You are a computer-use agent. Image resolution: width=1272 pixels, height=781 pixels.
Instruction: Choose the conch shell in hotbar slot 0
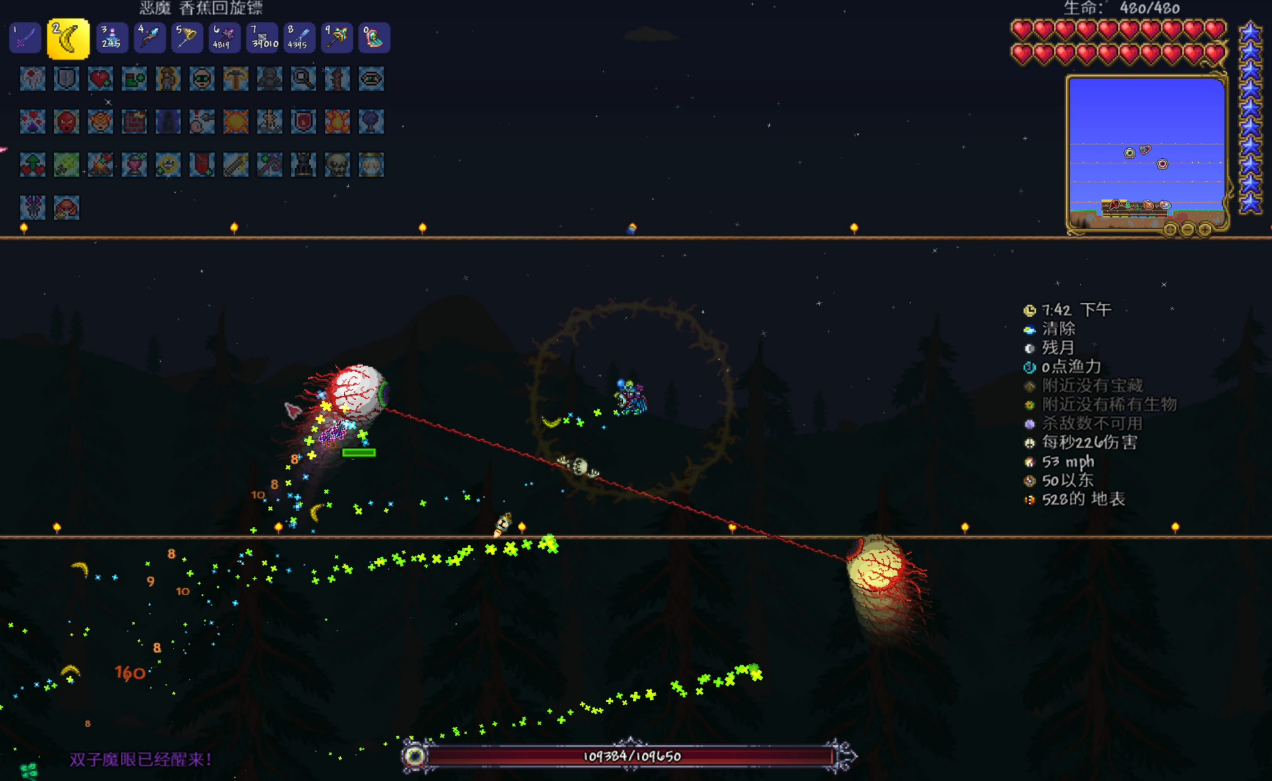tap(374, 39)
